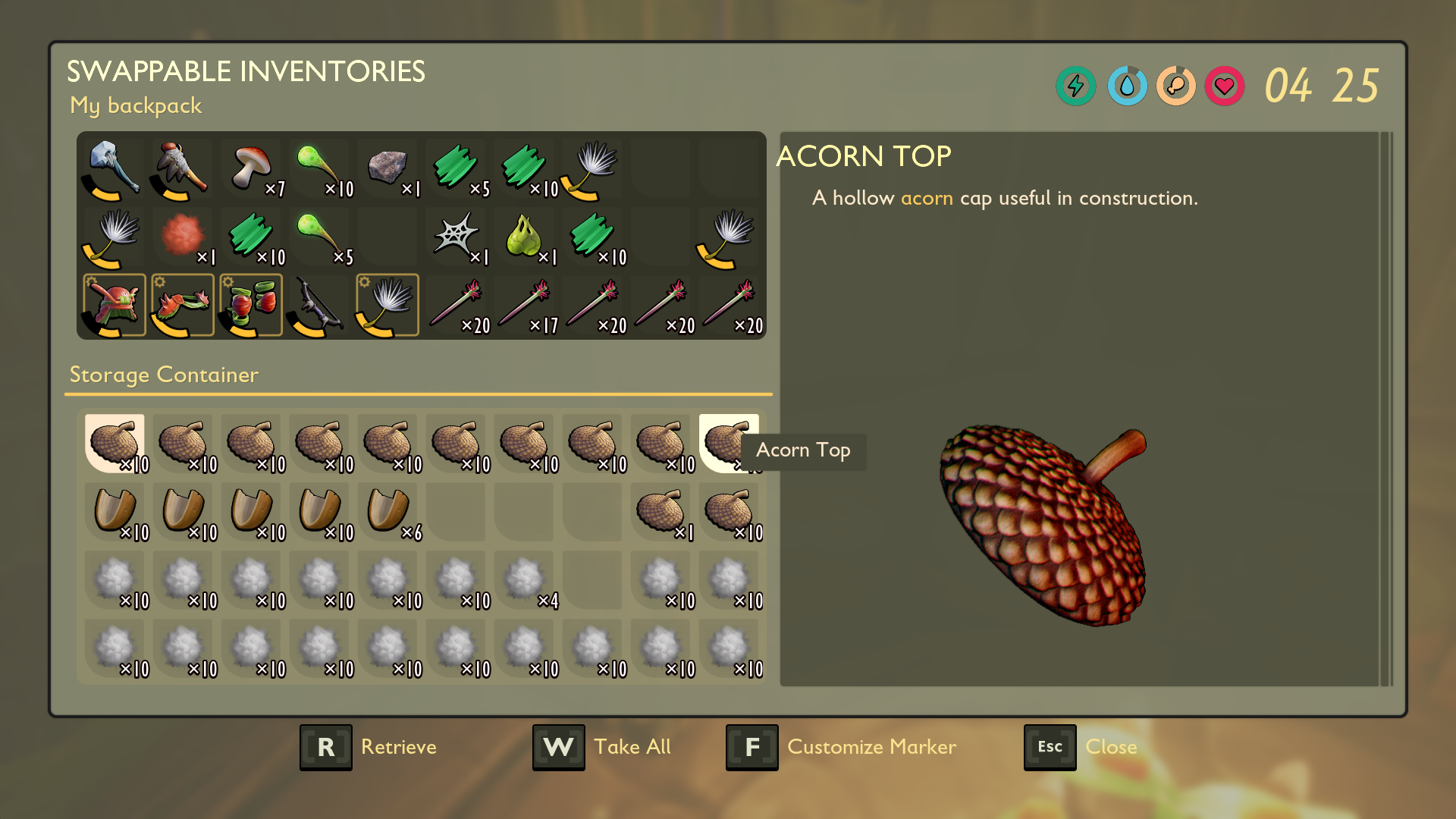Open the Customize Marker option
Viewport: 1456px width, 819px height.
click(841, 747)
